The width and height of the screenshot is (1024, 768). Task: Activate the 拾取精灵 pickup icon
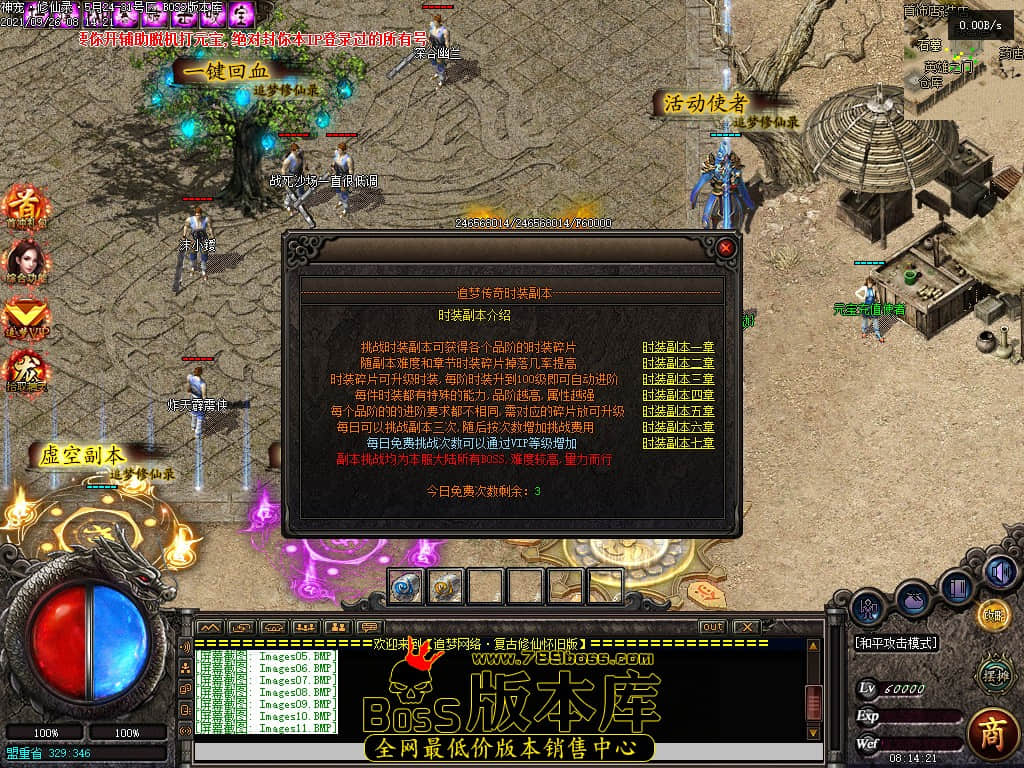26,371
